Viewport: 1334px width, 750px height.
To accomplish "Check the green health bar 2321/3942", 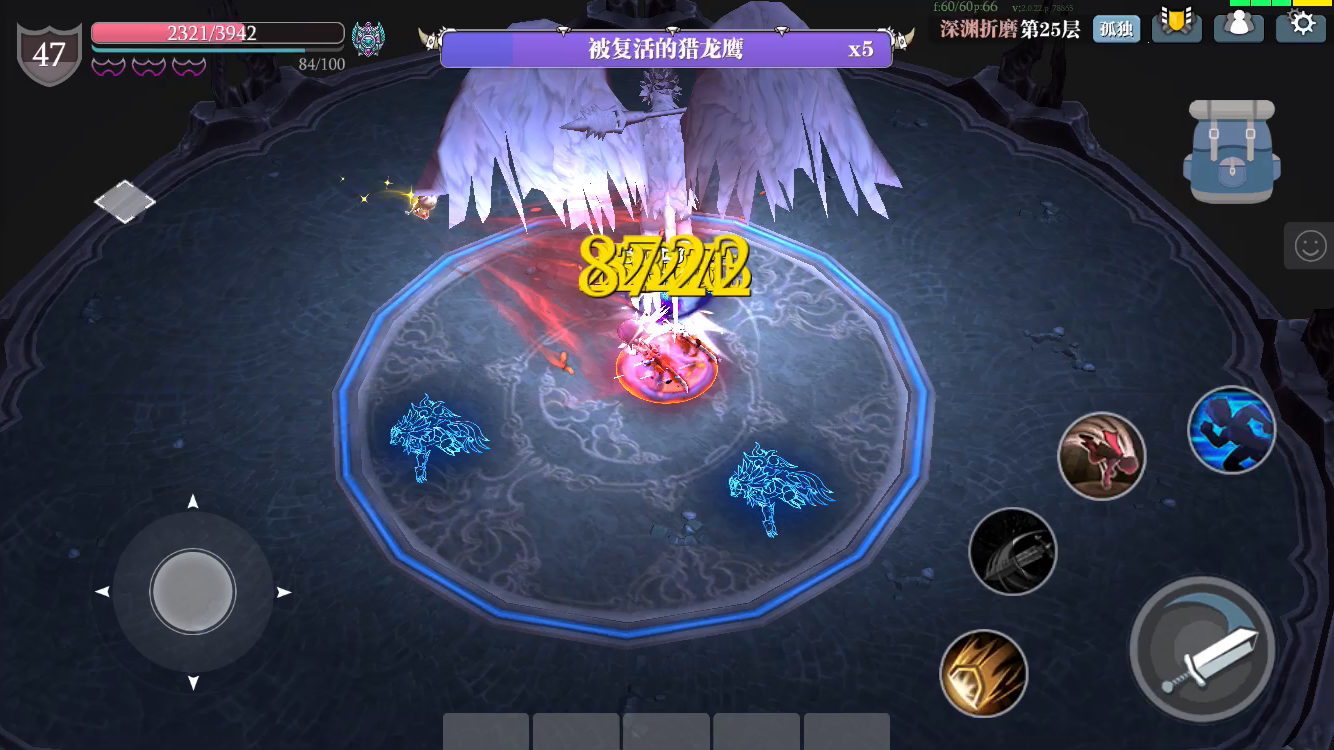I will [x=216, y=32].
